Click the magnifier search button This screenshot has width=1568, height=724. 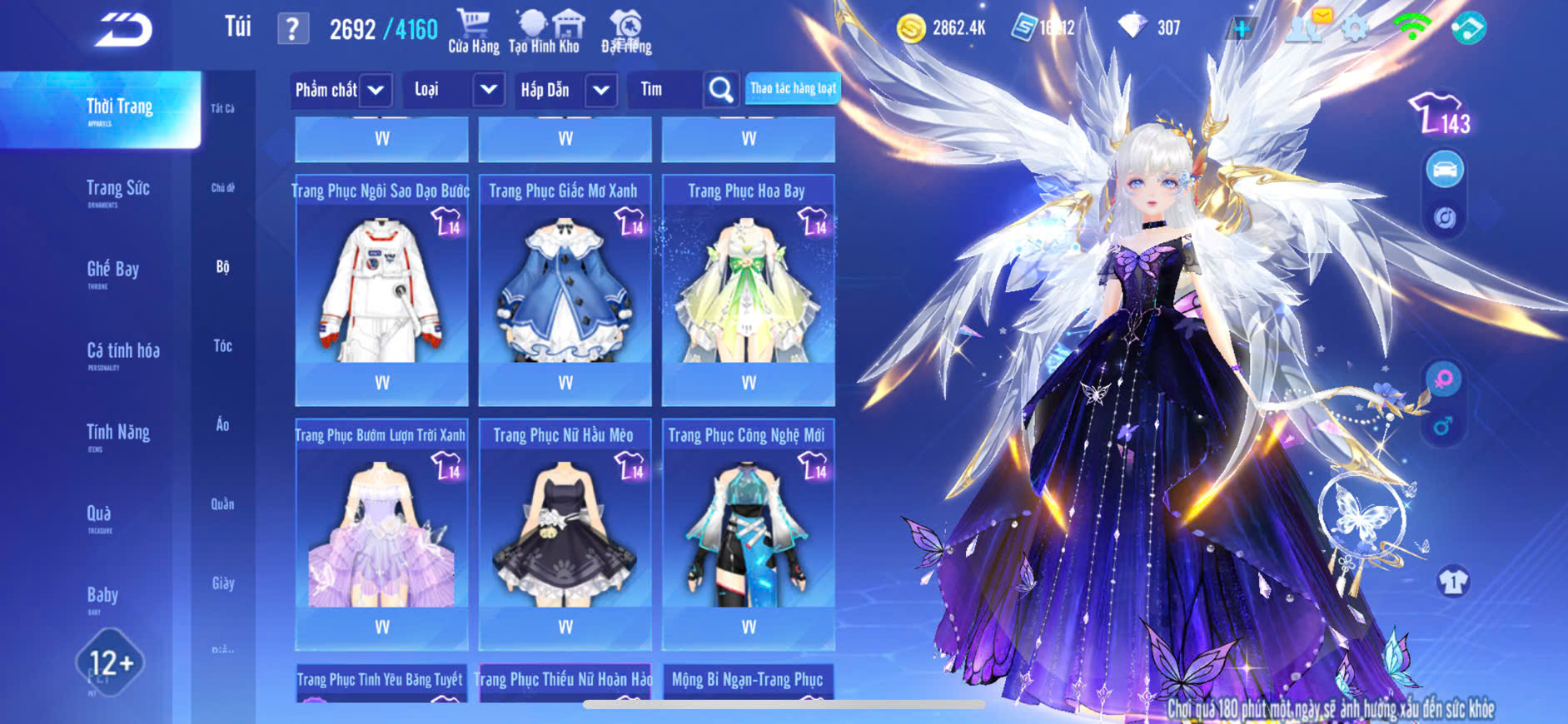tap(721, 90)
